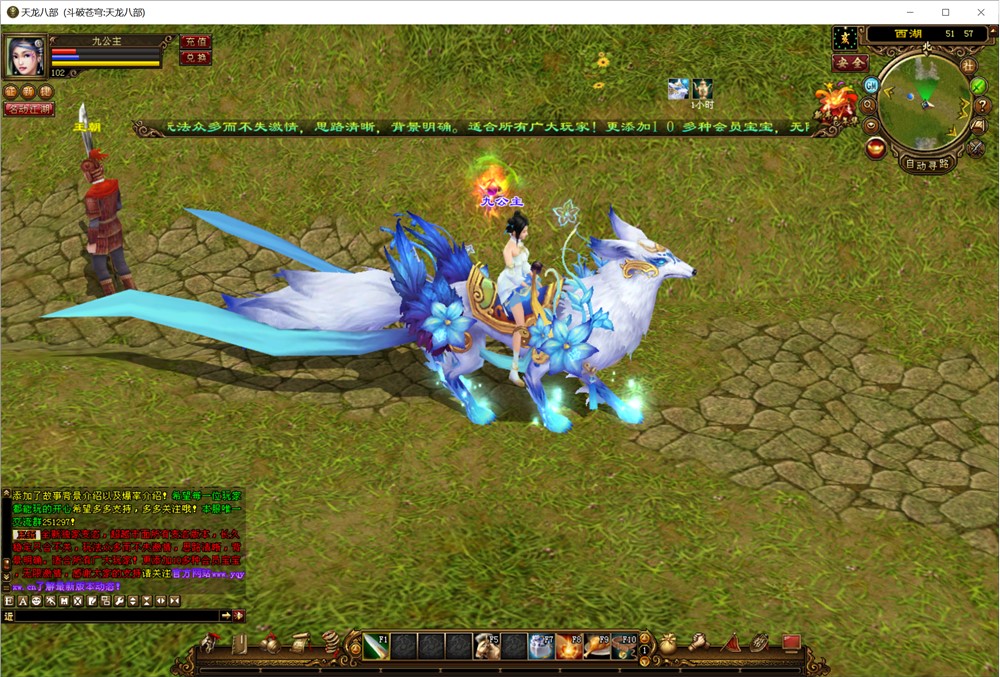Select the 九公主 character portrait

25,57
